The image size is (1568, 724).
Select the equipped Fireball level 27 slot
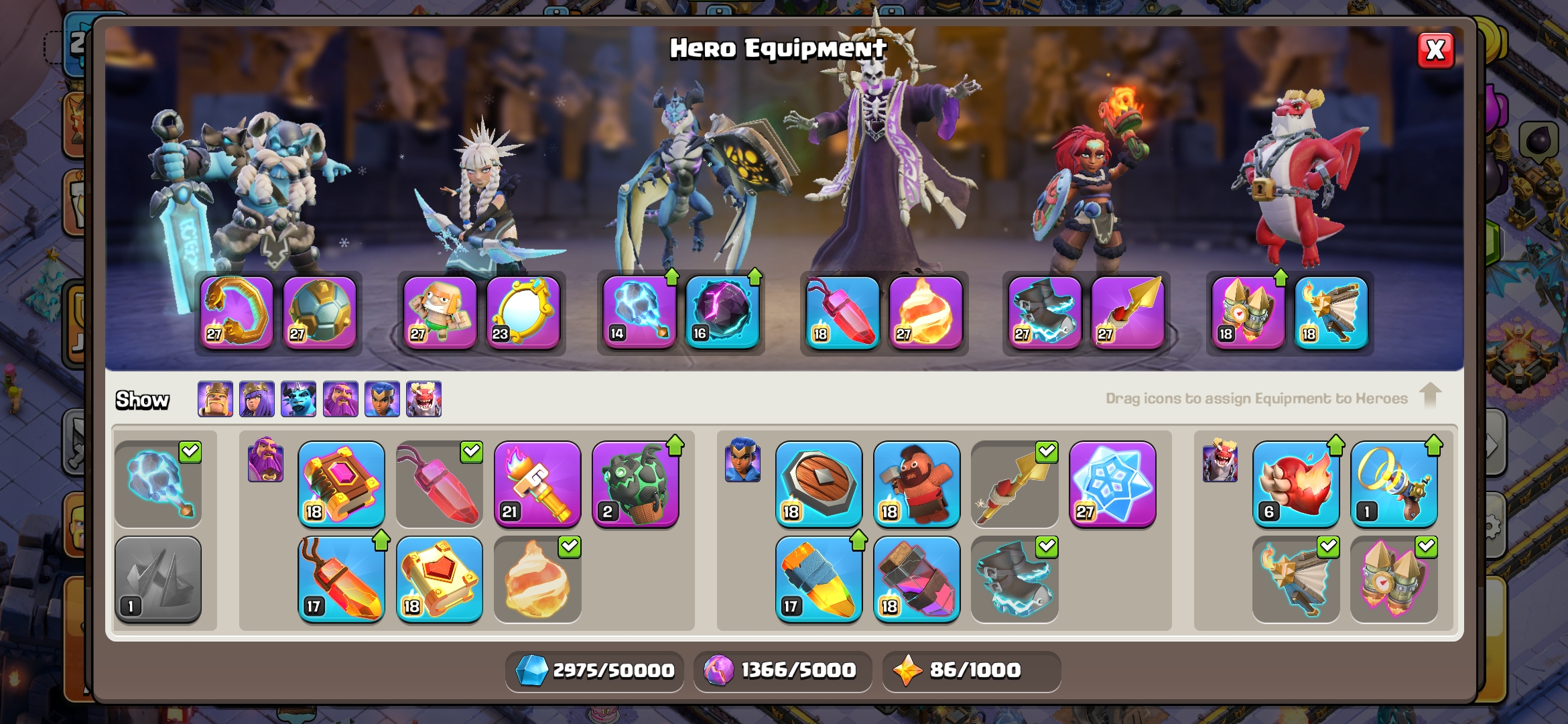925,312
